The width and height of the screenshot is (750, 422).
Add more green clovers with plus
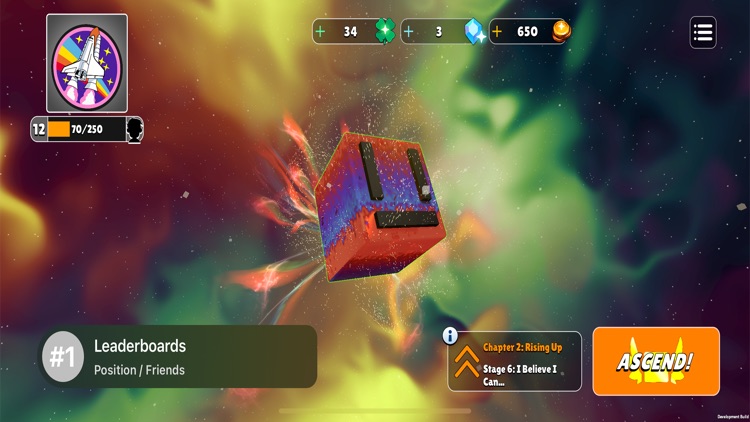[x=321, y=31]
